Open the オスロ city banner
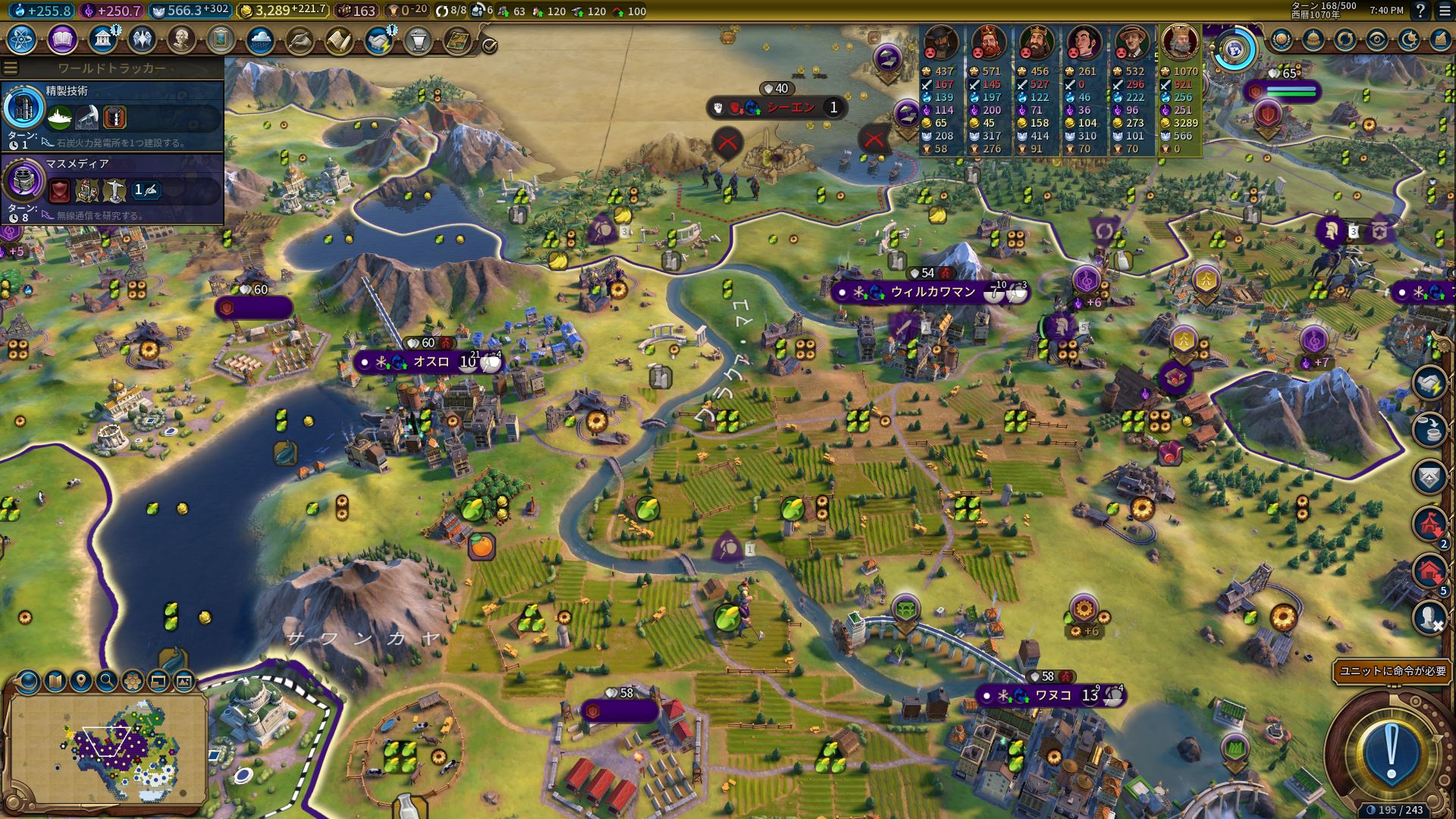The image size is (1456, 819). [430, 362]
